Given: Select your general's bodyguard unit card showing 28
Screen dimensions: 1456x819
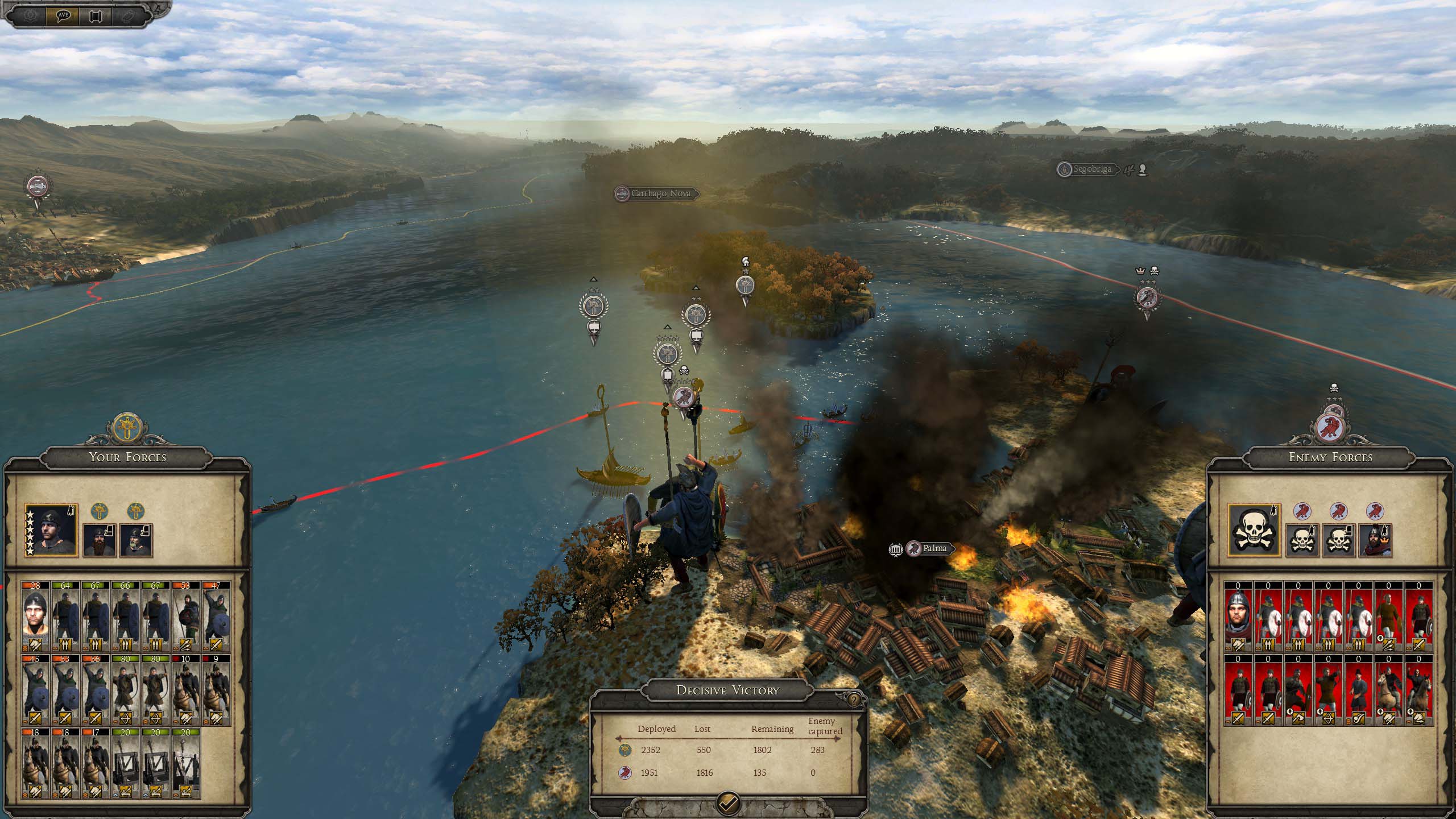Looking at the screenshot, I should pyautogui.click(x=36, y=615).
